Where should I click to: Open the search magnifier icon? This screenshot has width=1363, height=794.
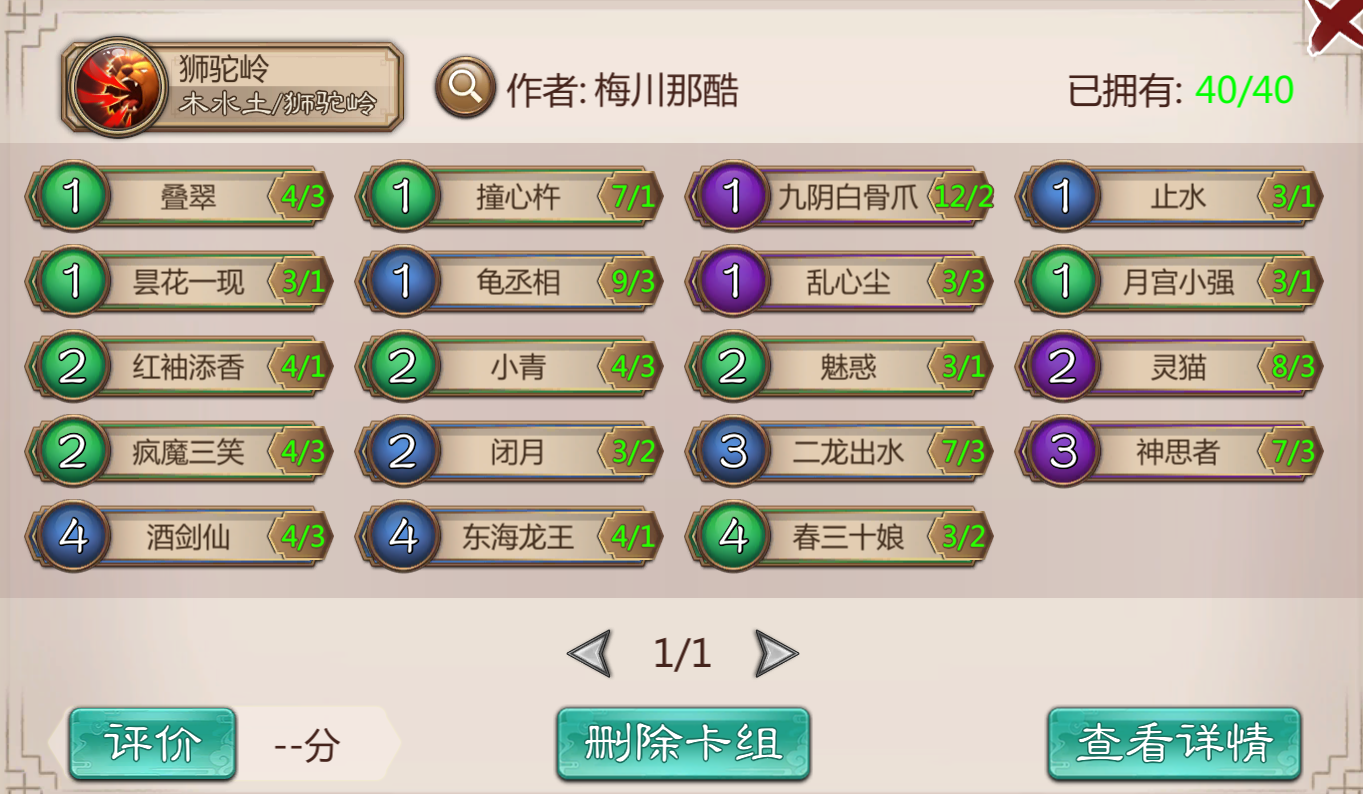(x=463, y=84)
